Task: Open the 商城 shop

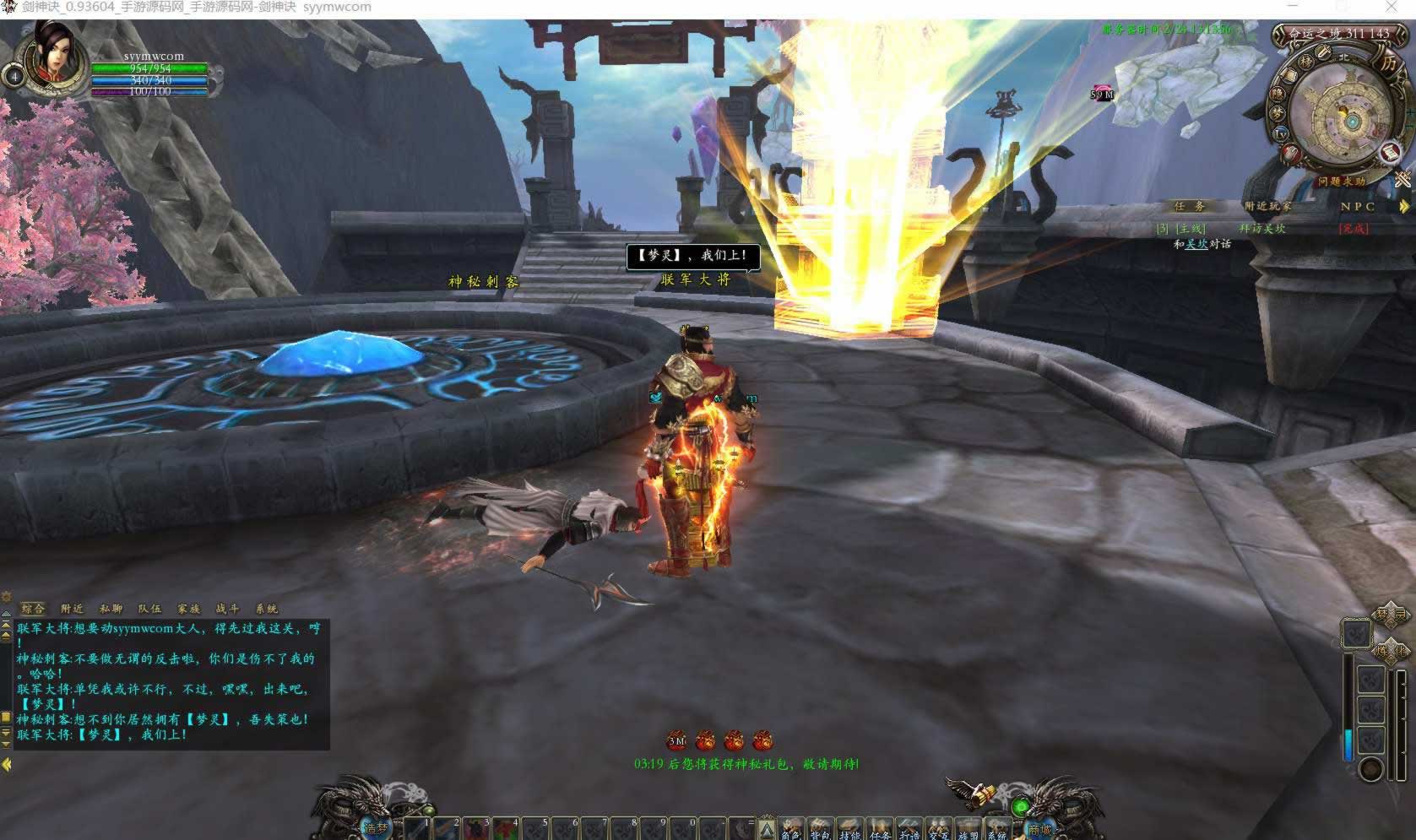Action: pyautogui.click(x=1039, y=828)
